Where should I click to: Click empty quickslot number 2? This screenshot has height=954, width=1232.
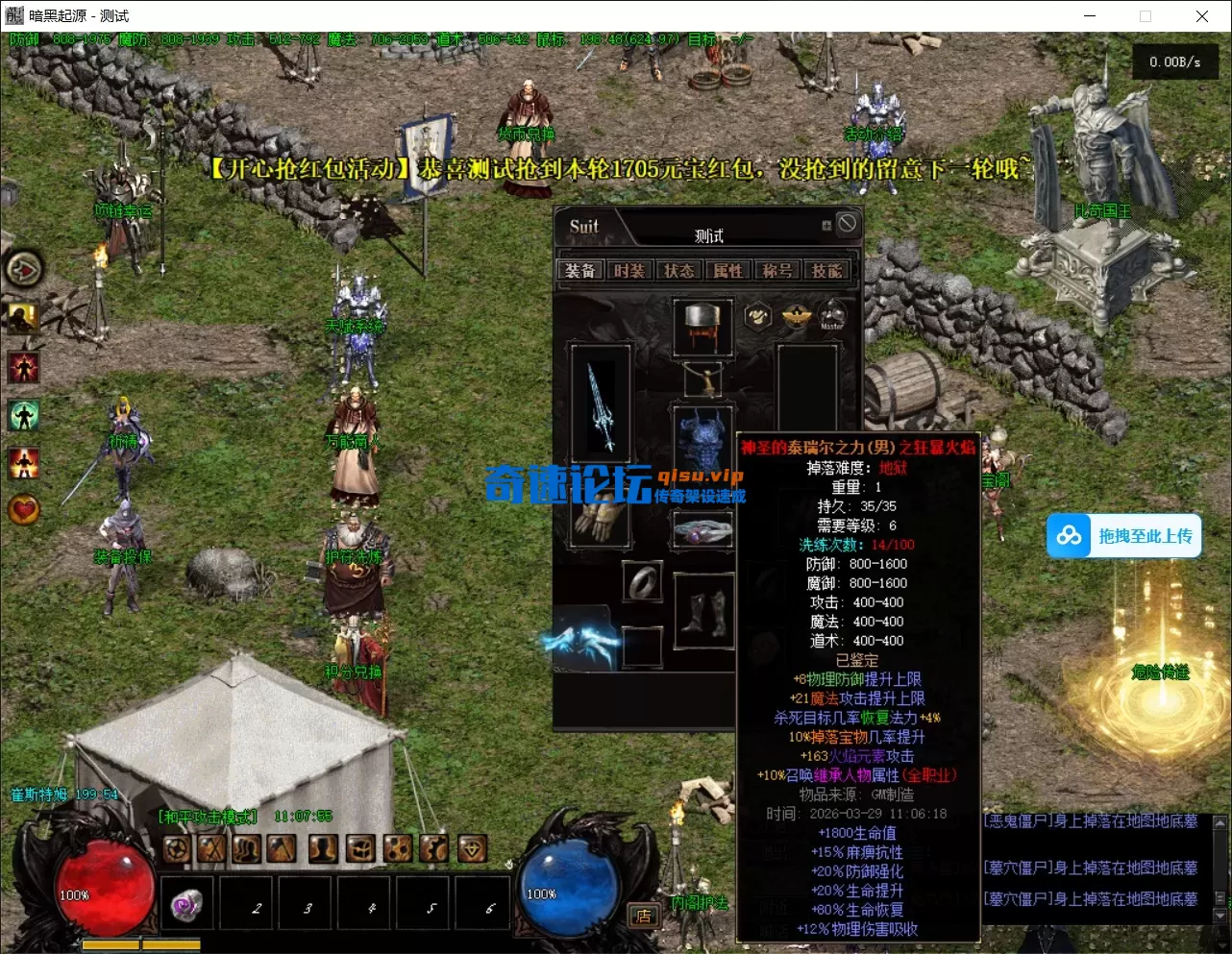coord(246,903)
